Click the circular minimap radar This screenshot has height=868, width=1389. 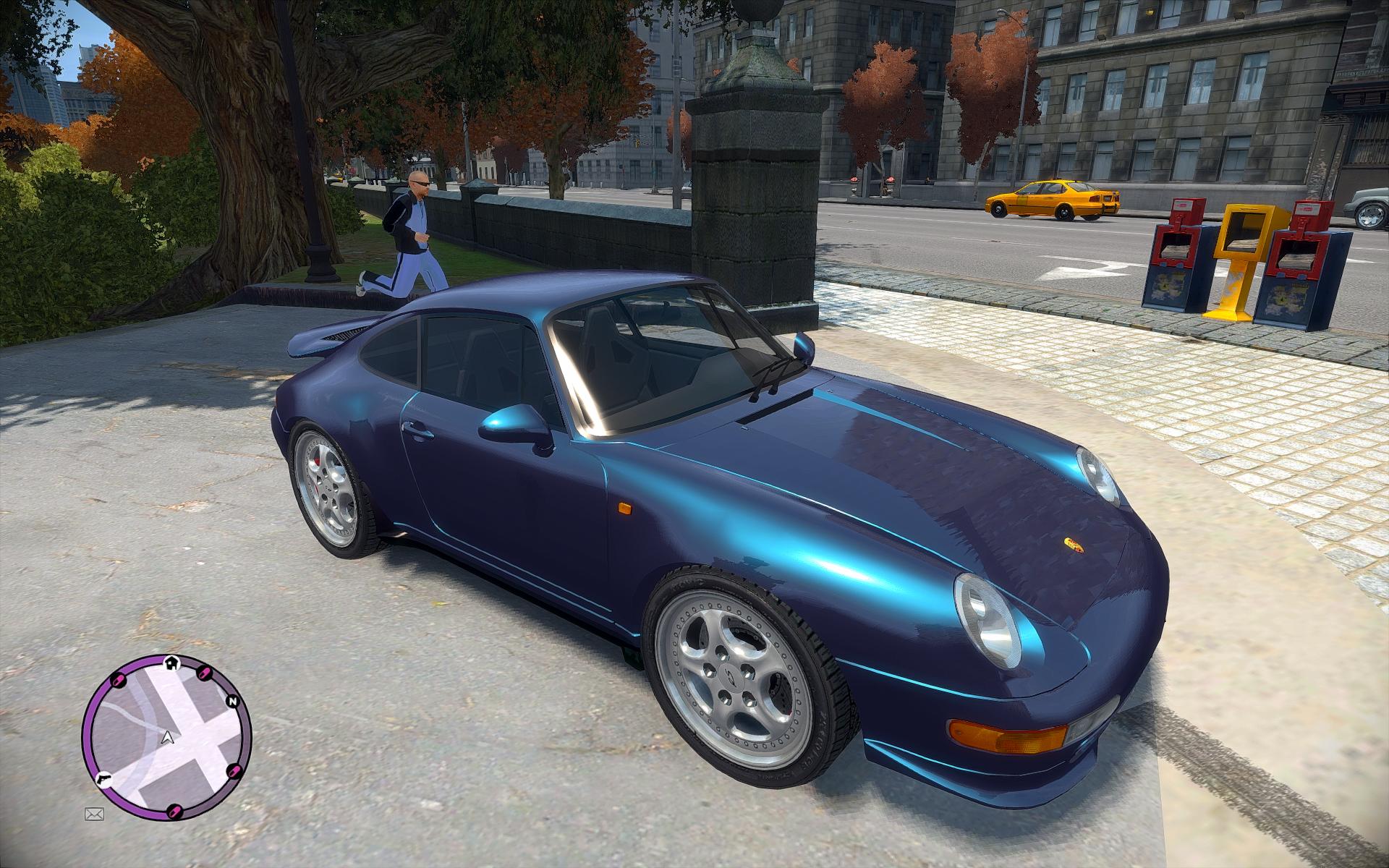click(167, 739)
